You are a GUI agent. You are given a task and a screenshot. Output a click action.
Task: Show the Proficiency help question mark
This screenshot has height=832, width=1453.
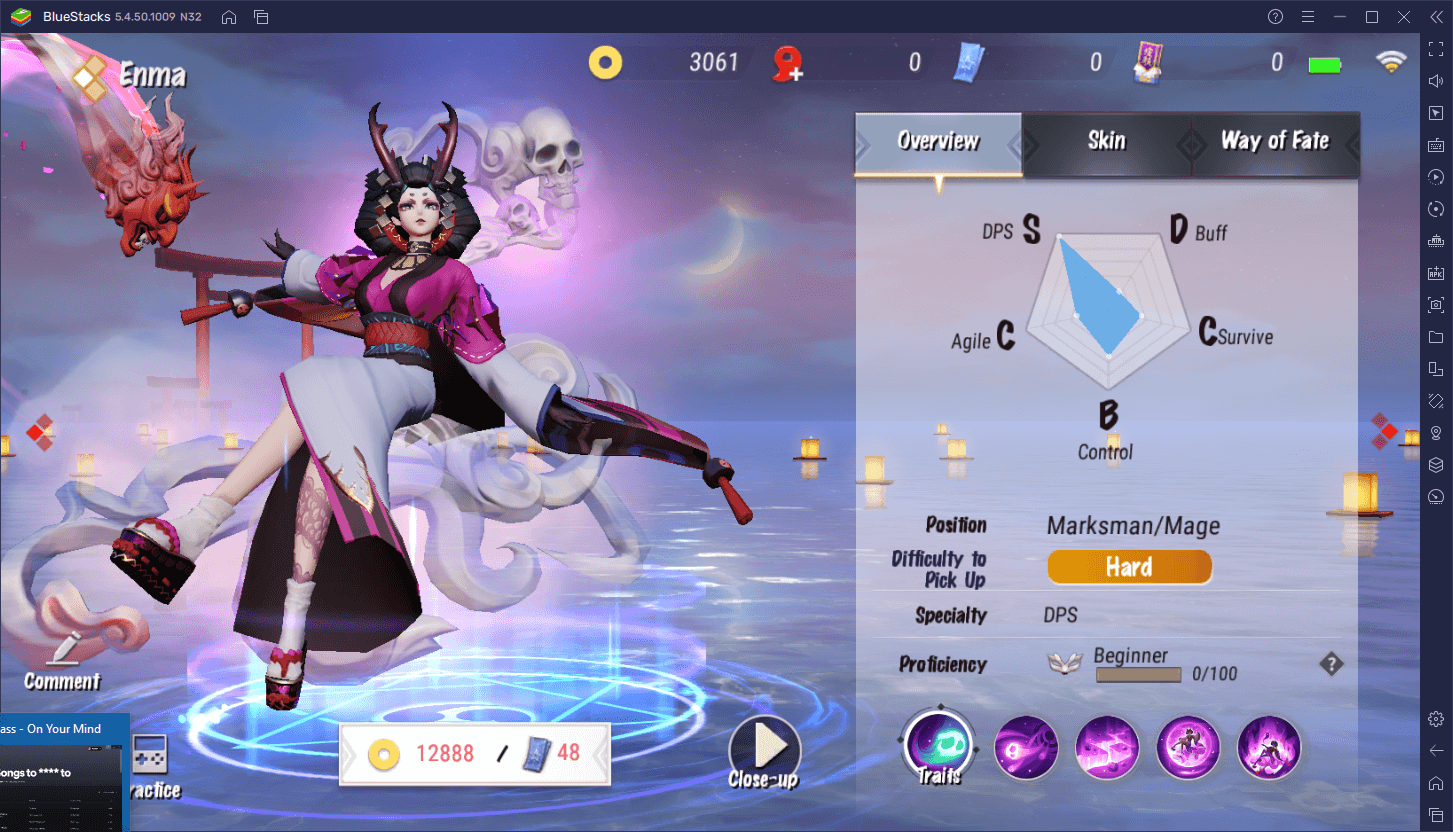coord(1331,664)
